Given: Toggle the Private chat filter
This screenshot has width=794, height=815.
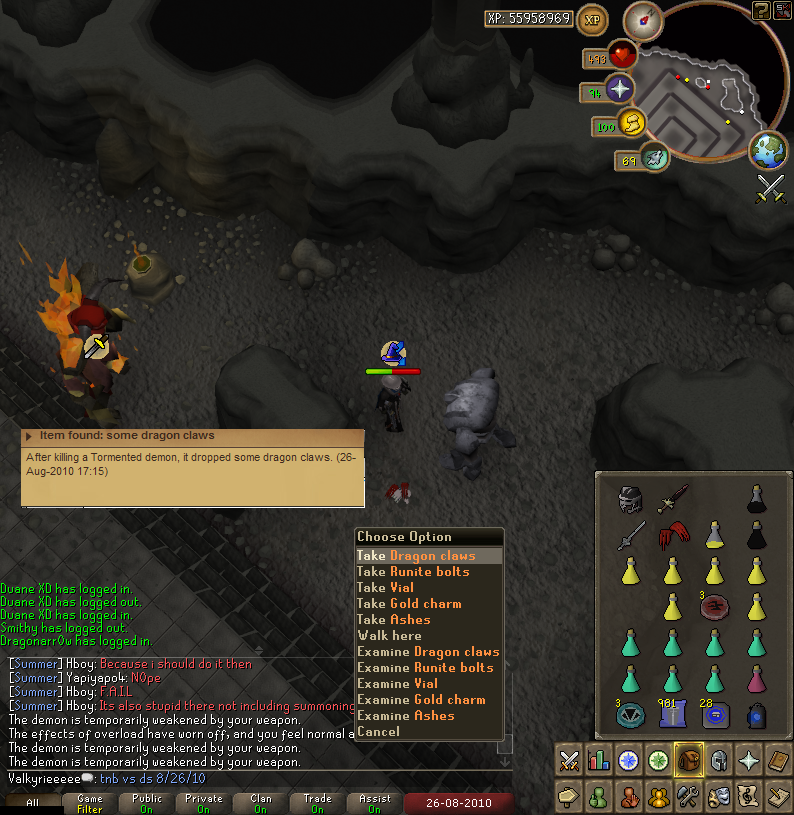Looking at the screenshot, I should point(204,803).
